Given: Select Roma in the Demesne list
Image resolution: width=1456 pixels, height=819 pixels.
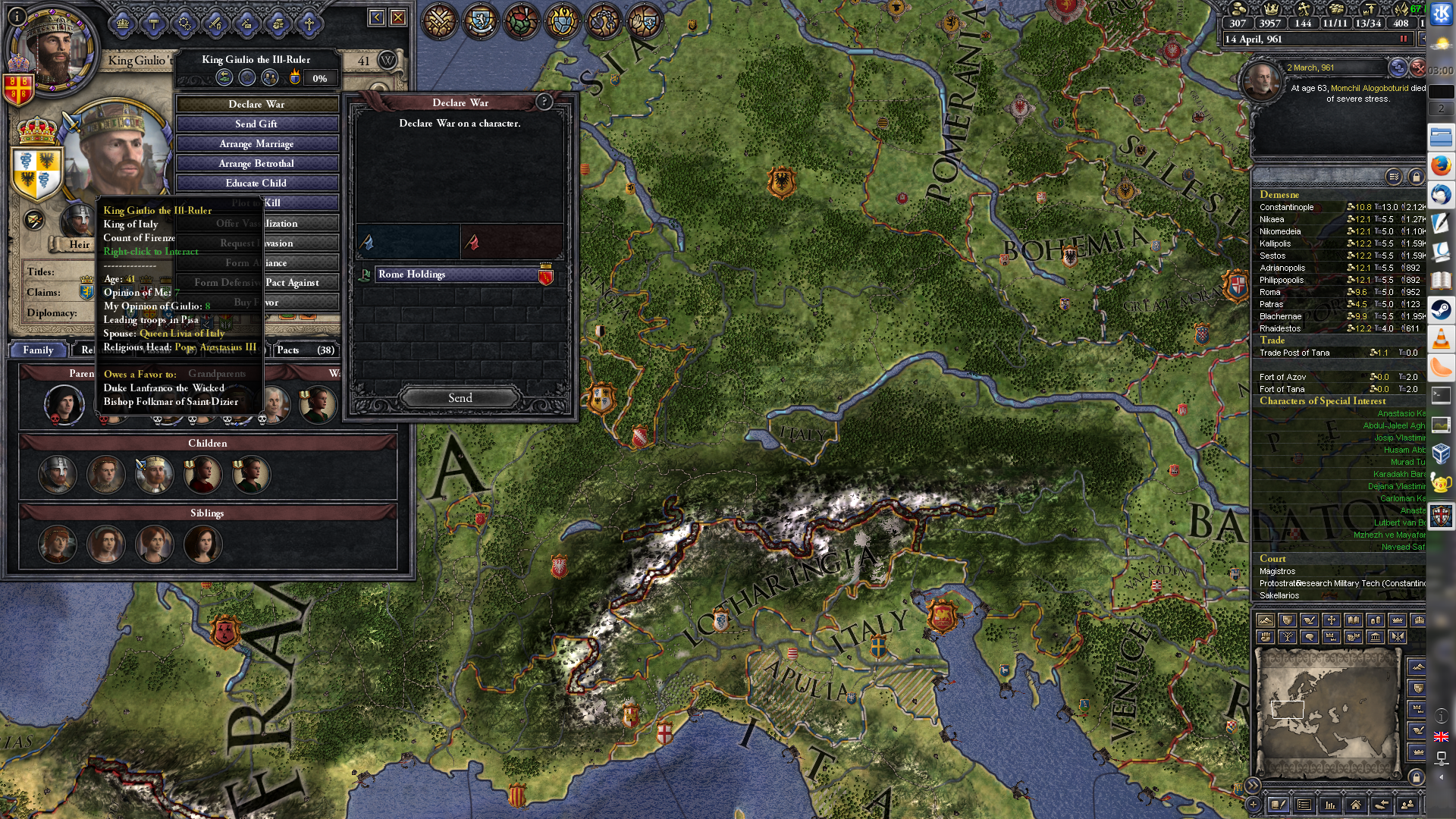Looking at the screenshot, I should pyautogui.click(x=1270, y=292).
